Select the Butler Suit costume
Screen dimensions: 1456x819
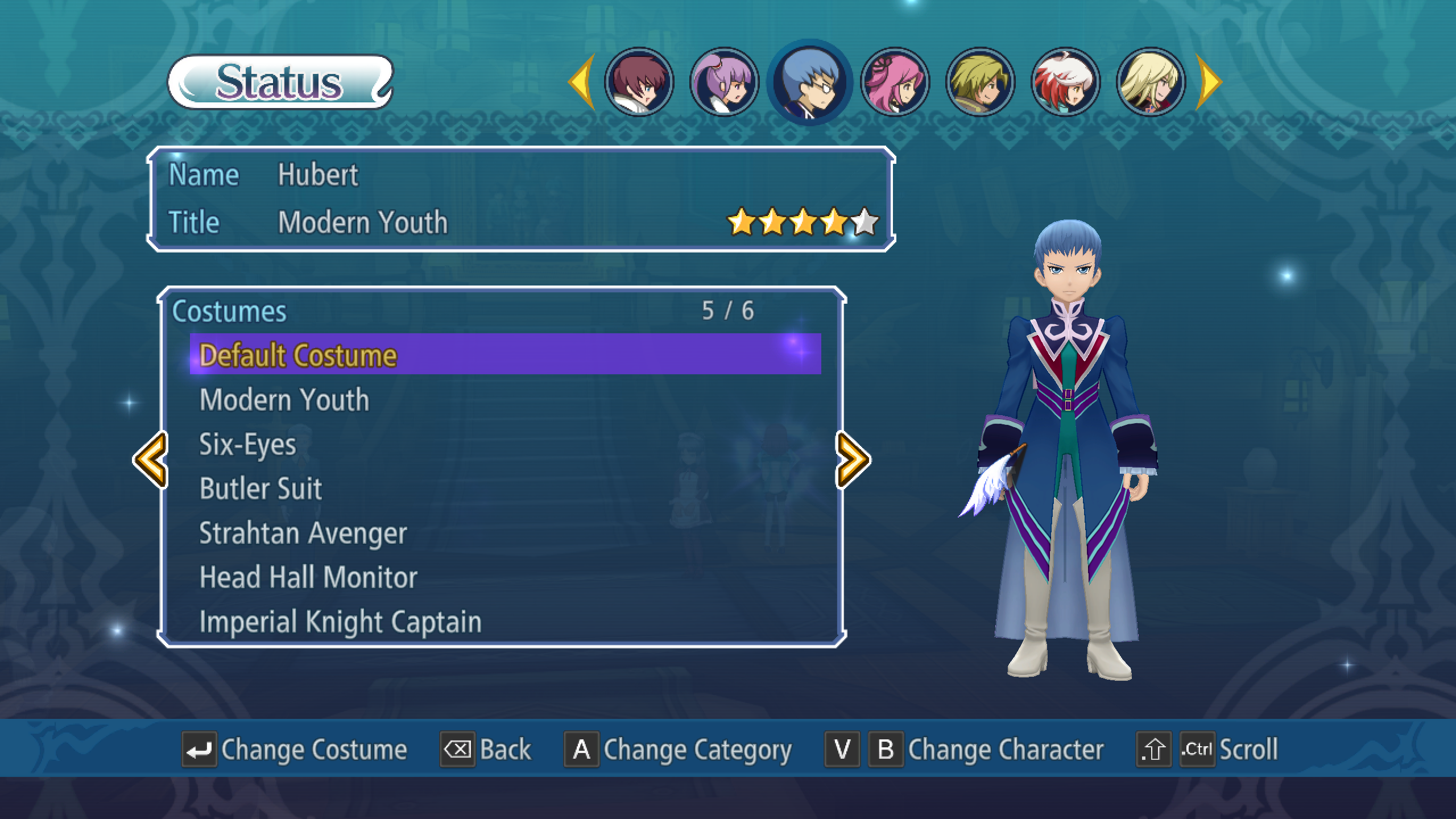point(260,489)
